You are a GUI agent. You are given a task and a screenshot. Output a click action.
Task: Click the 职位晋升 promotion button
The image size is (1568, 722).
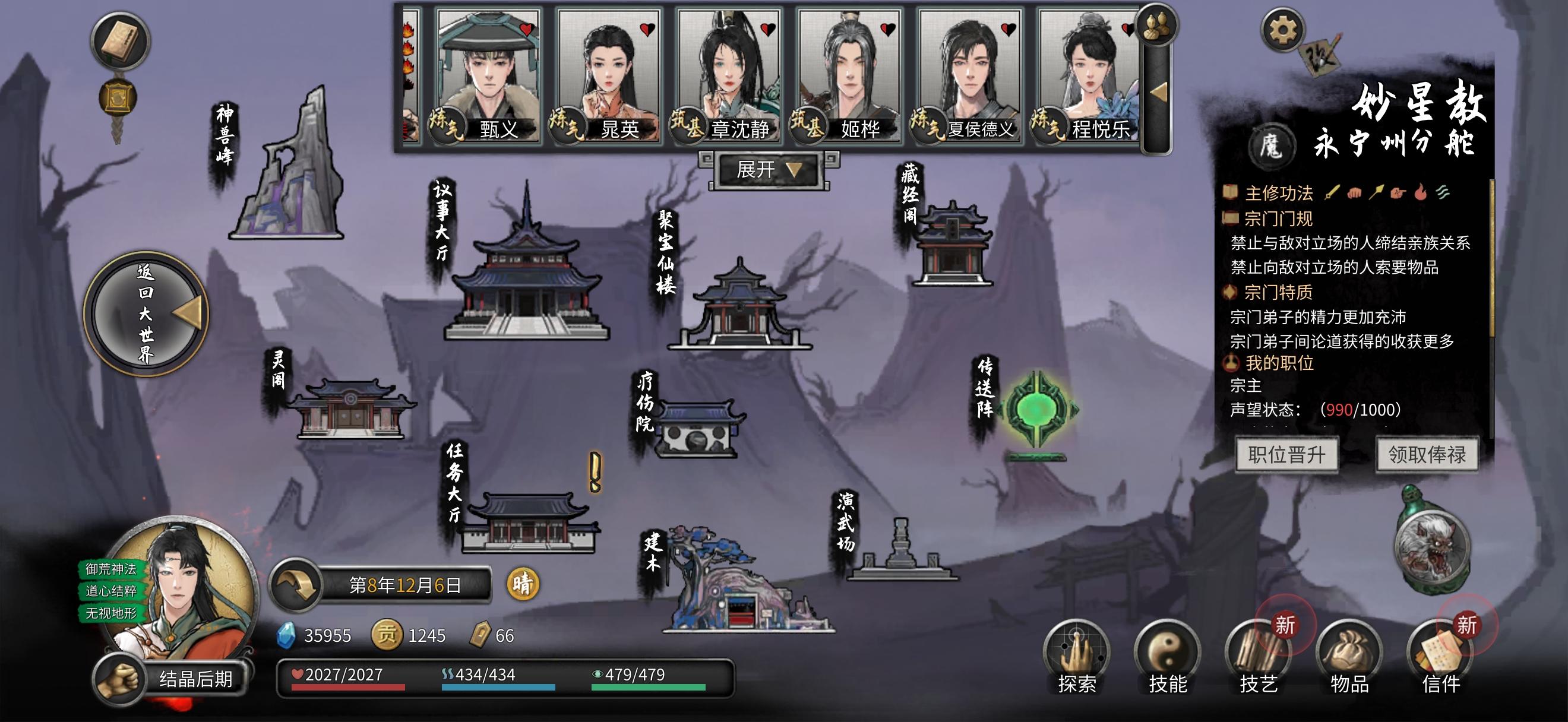pos(1287,454)
